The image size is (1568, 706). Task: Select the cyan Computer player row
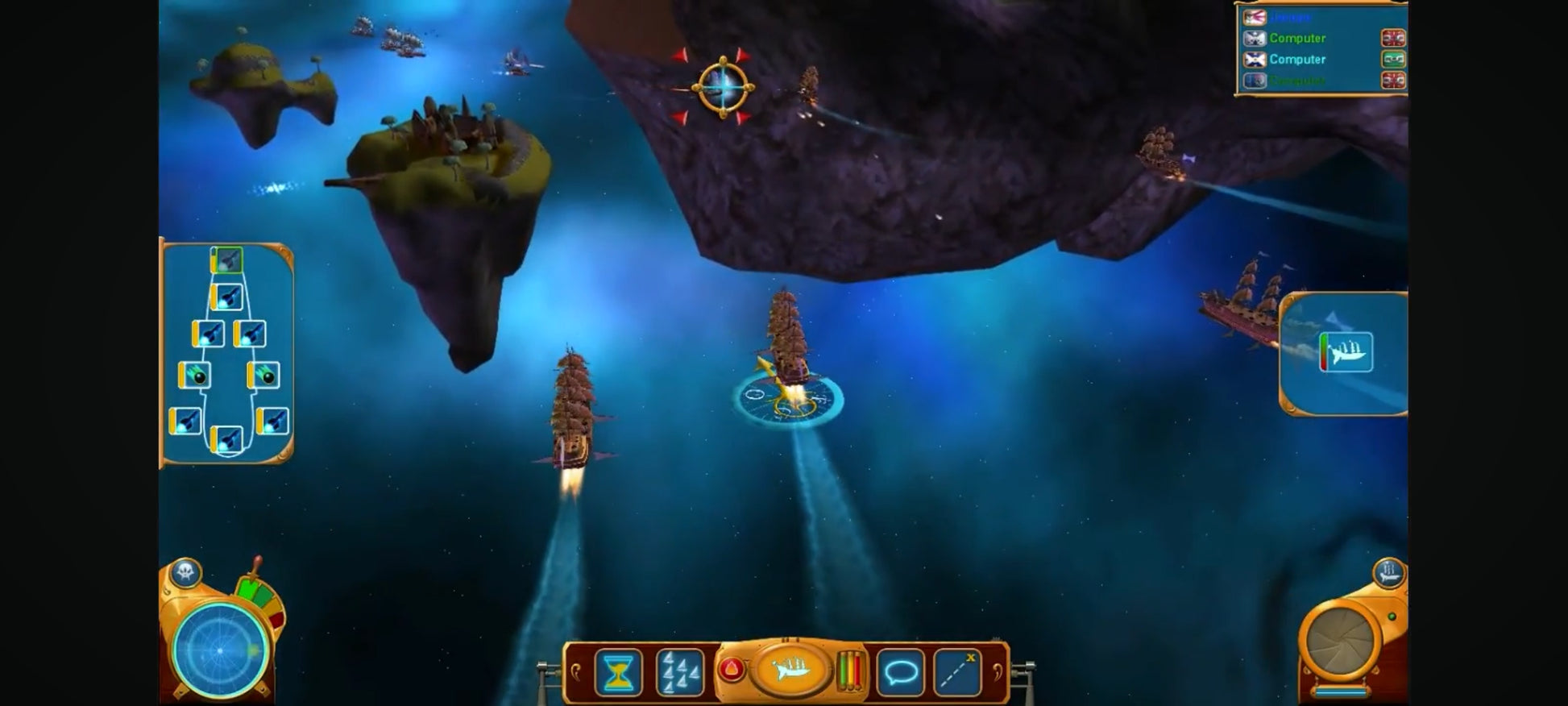point(1296,59)
